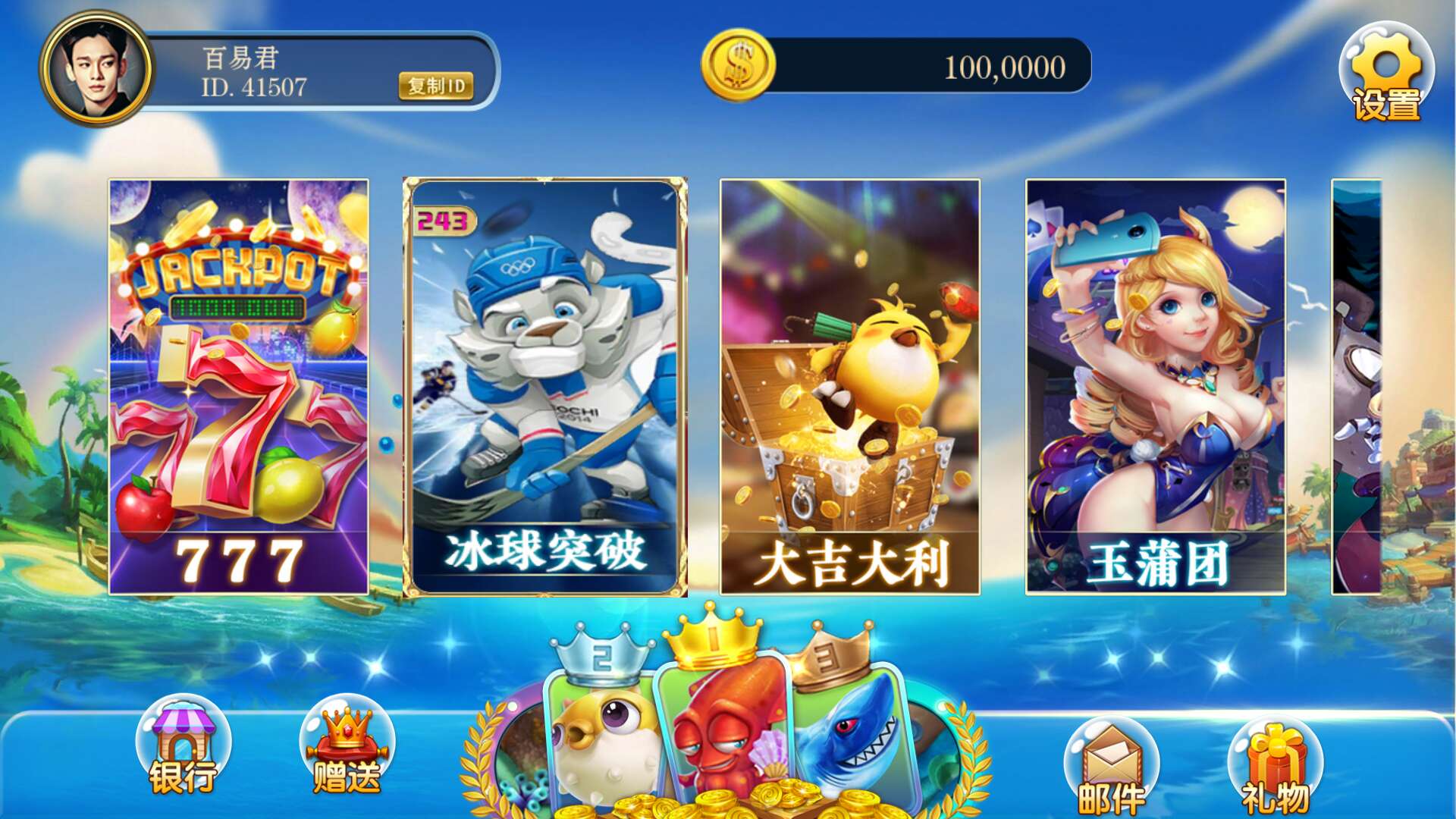The height and width of the screenshot is (819, 1456).
Task: Click the gold coin balance icon
Action: coord(736,67)
